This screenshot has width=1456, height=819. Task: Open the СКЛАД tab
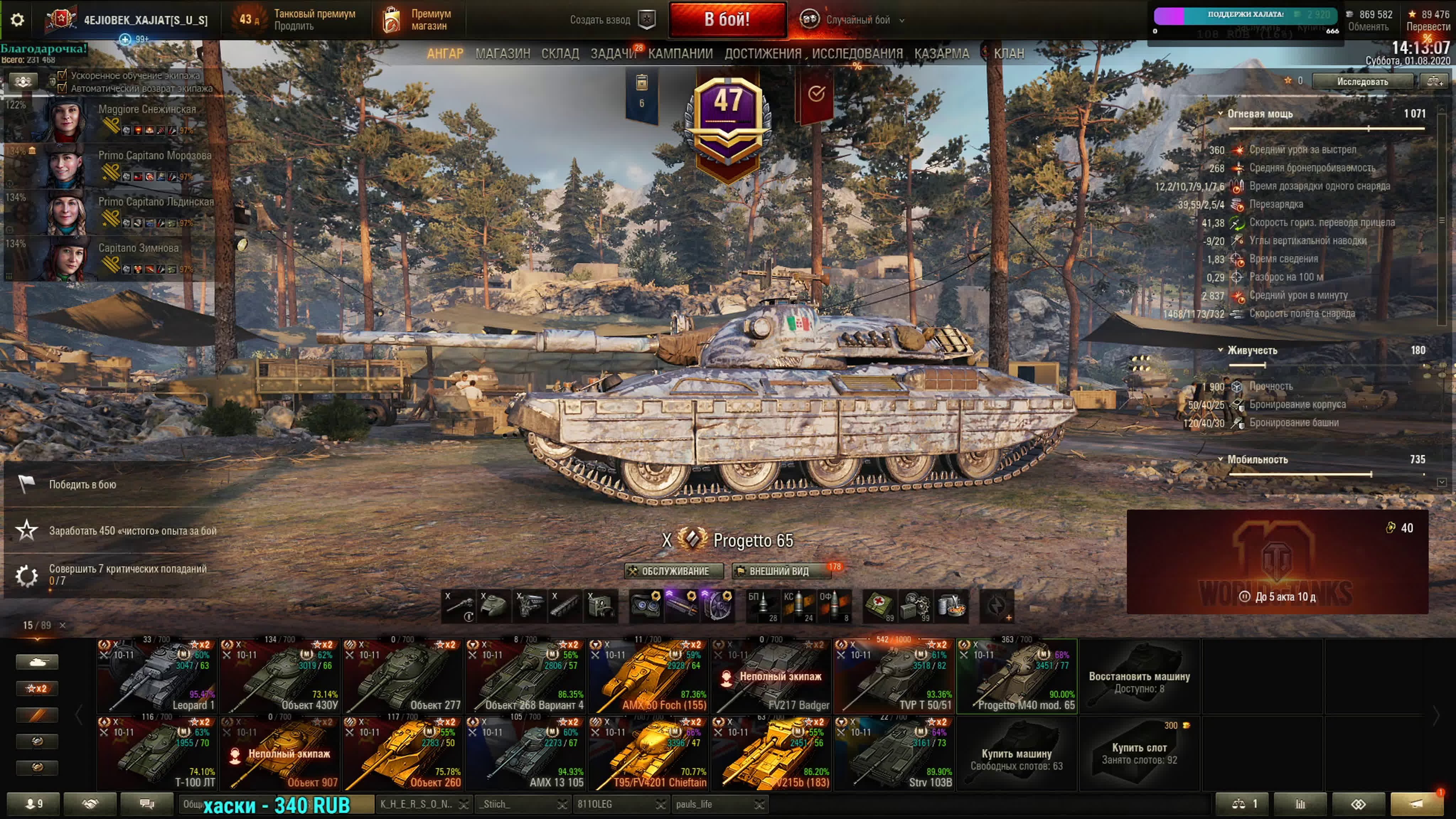pyautogui.click(x=560, y=54)
